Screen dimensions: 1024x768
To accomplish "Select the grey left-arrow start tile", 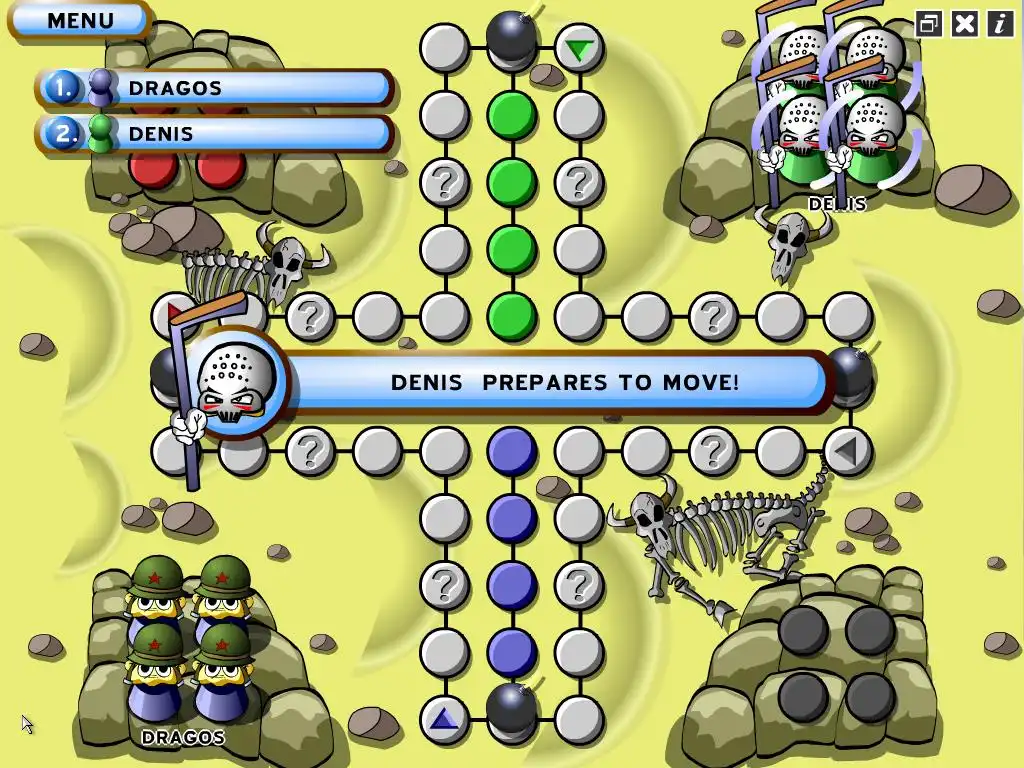I will [847, 451].
